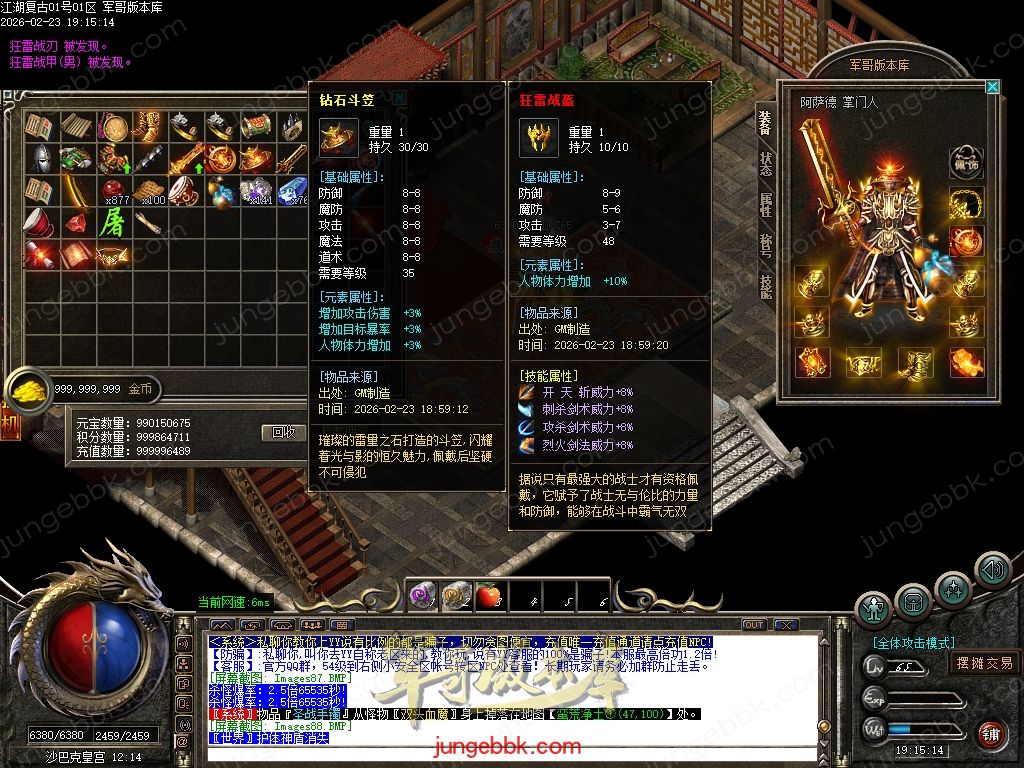Open the 摆摊交易 stall trading button
The image size is (1024, 768).
984,662
